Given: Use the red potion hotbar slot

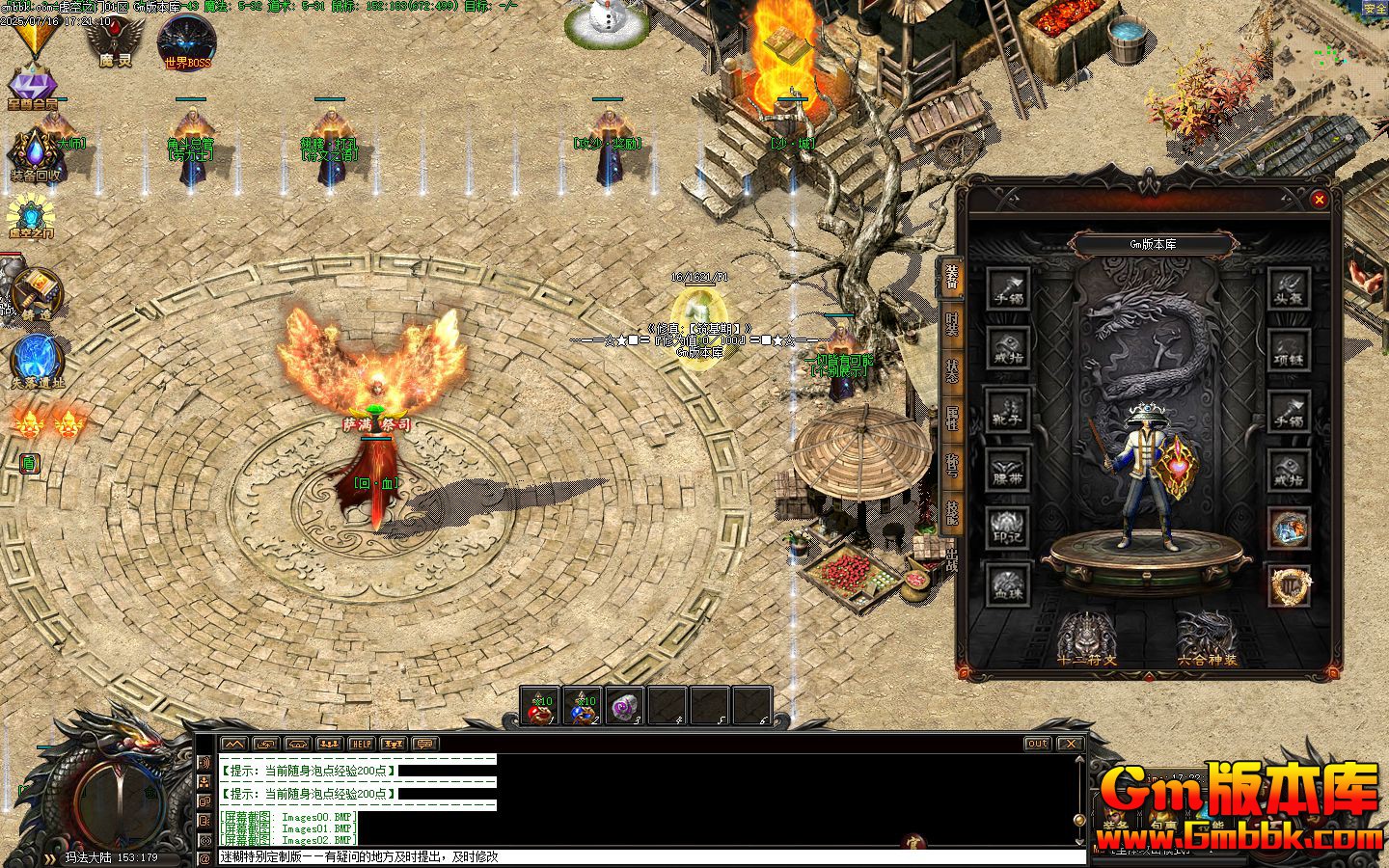Looking at the screenshot, I should [539, 706].
